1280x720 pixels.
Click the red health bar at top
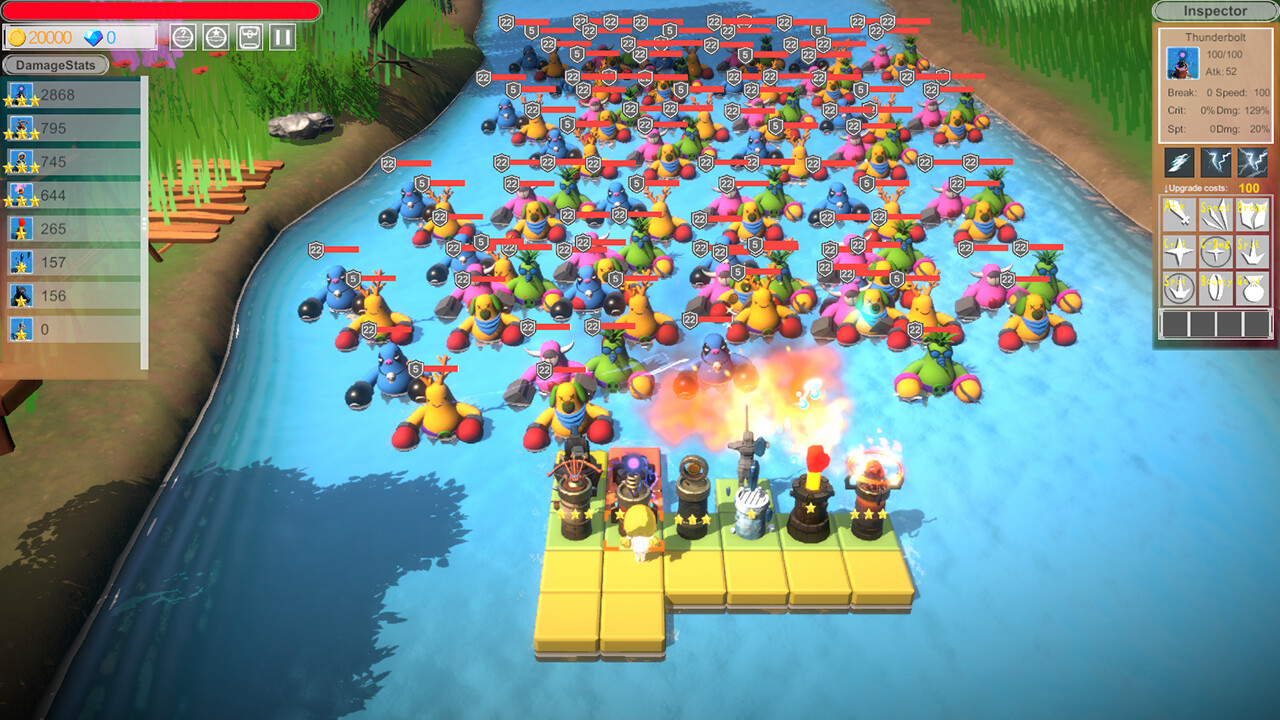(x=160, y=10)
